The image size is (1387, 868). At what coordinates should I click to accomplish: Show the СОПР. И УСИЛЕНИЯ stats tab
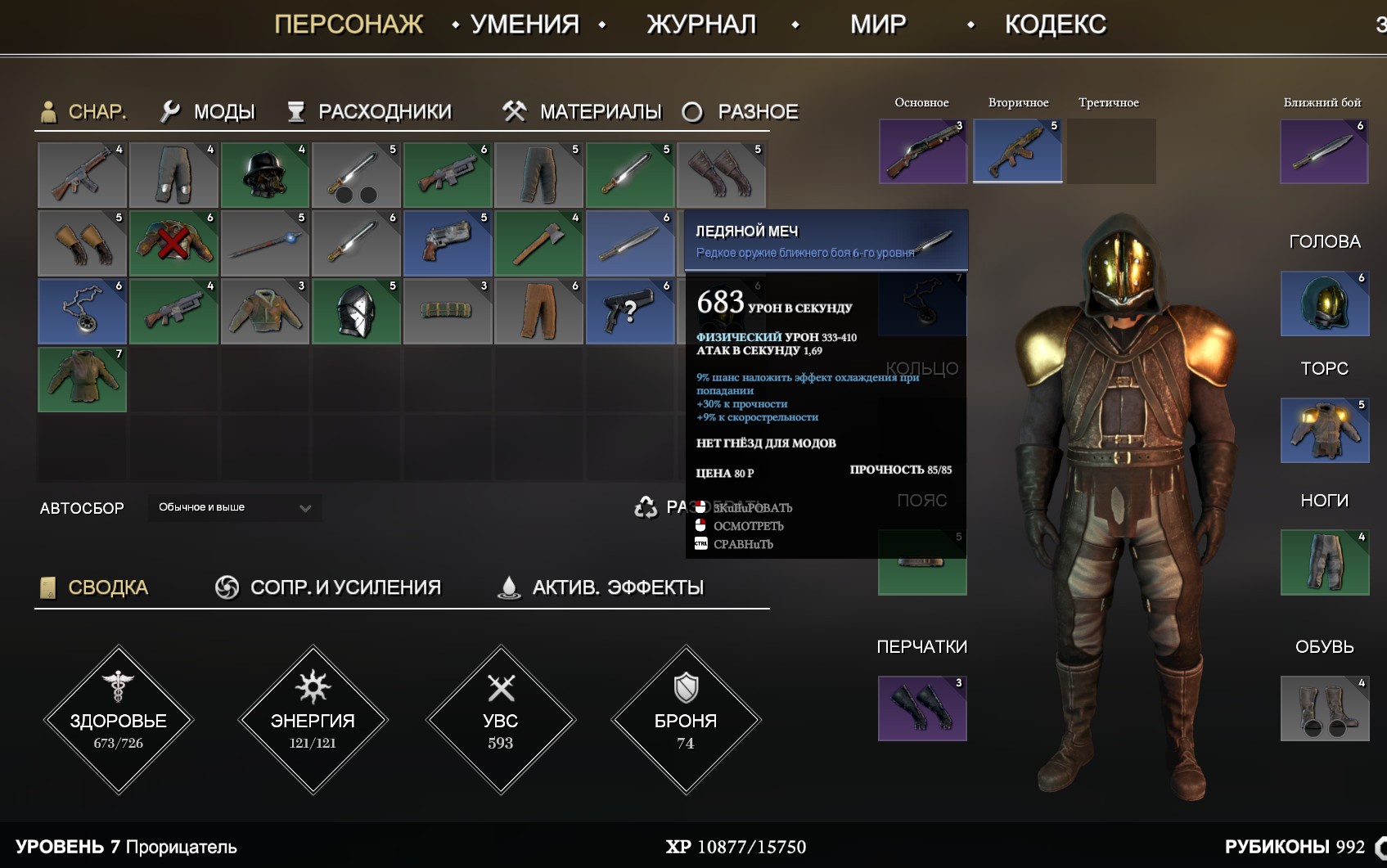click(x=328, y=587)
